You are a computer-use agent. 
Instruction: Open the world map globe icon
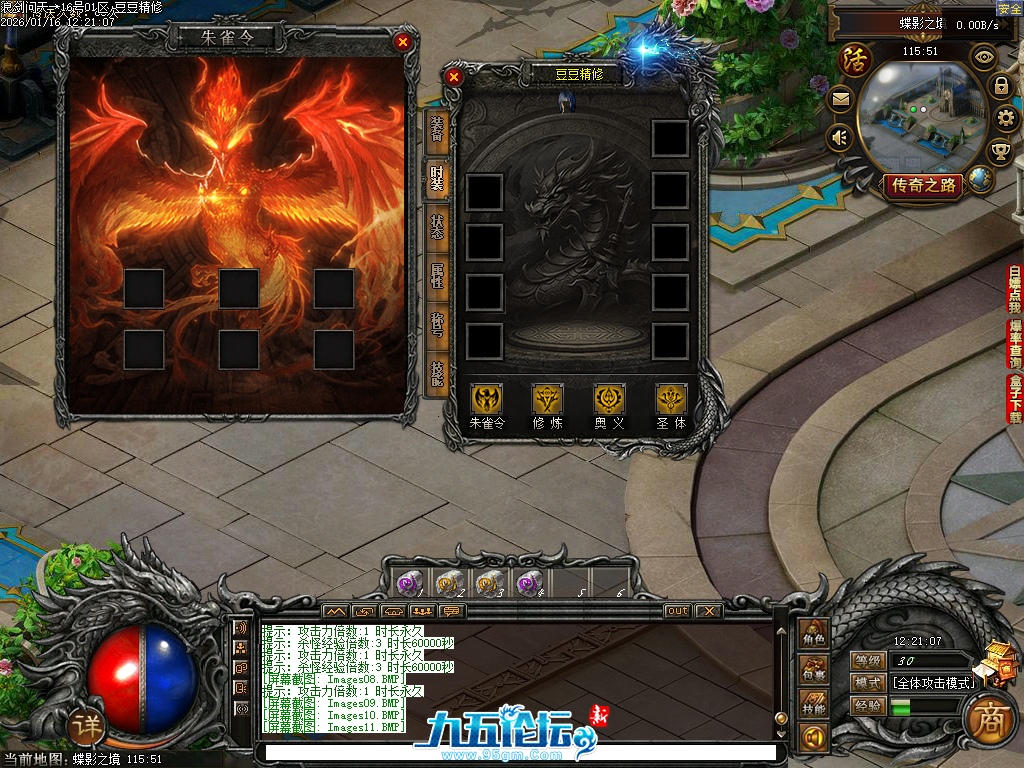click(x=980, y=180)
